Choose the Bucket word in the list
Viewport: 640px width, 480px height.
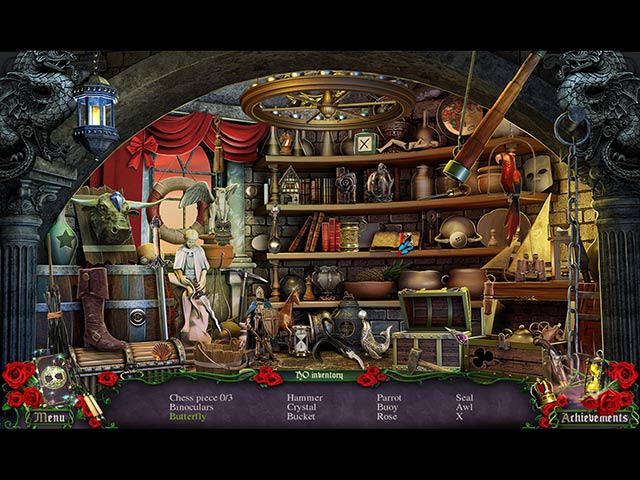pyautogui.click(x=301, y=416)
